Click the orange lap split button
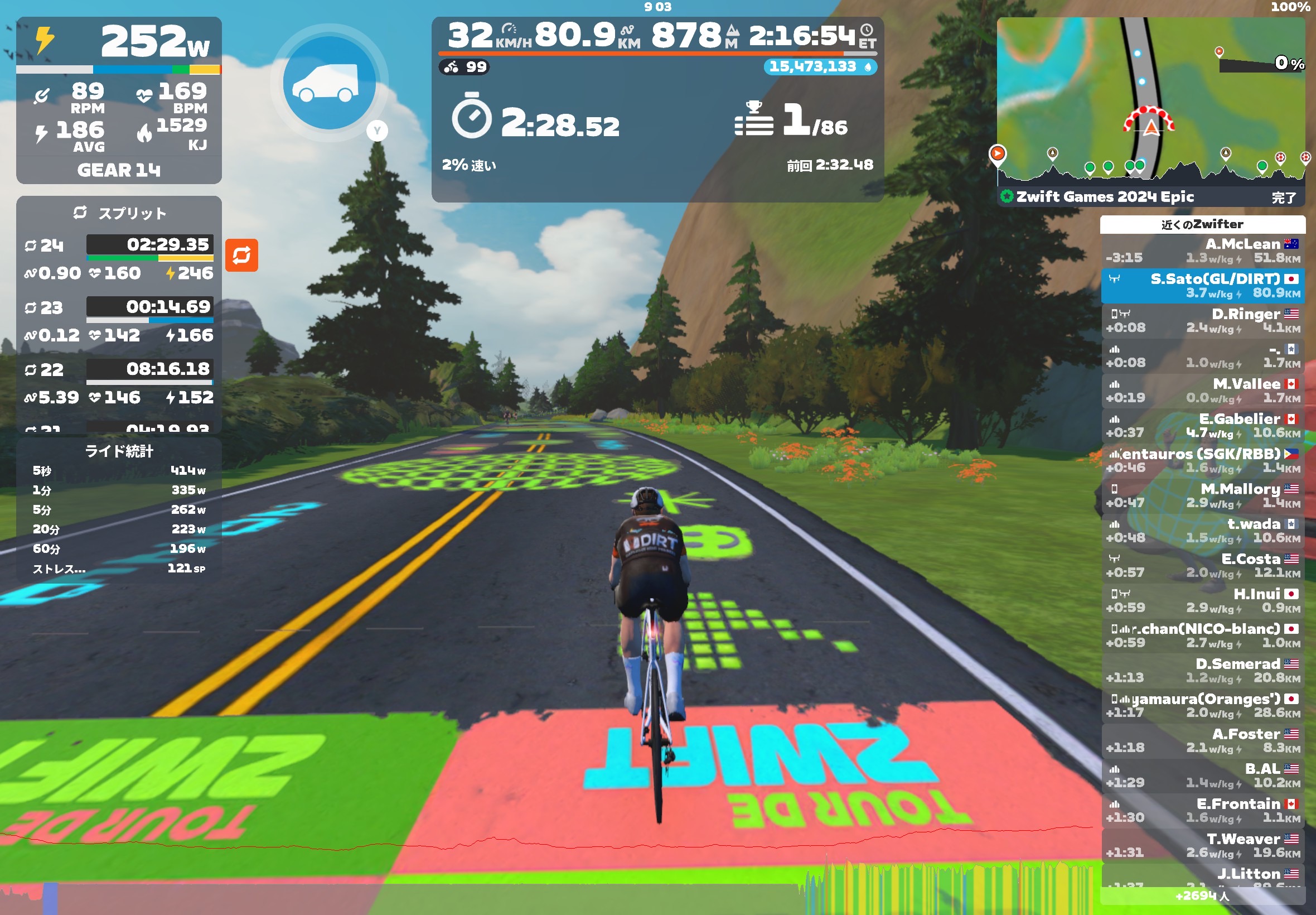This screenshot has height=915, width=1316. coord(241,255)
